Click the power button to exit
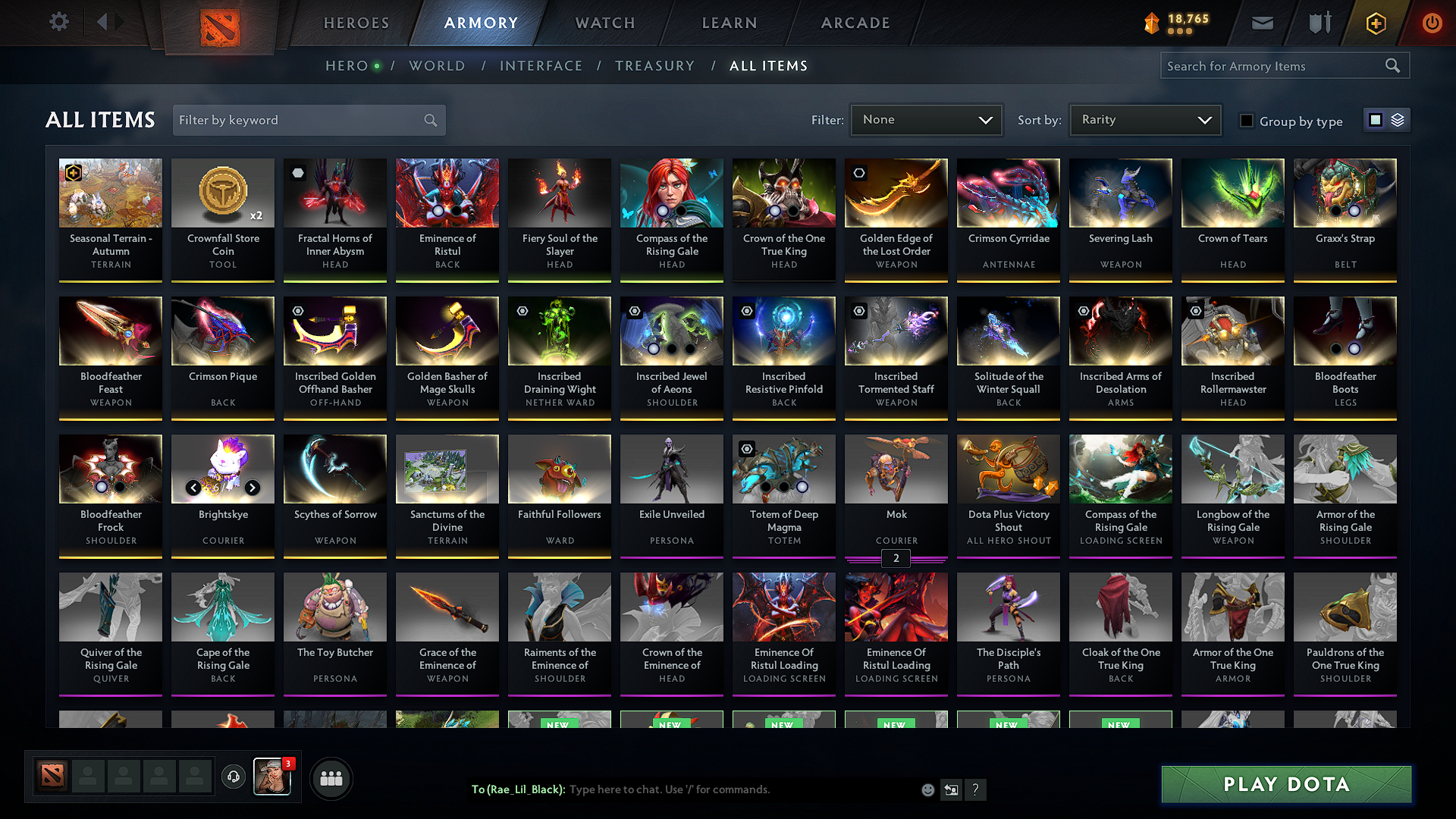1456x819 pixels. [x=1432, y=23]
